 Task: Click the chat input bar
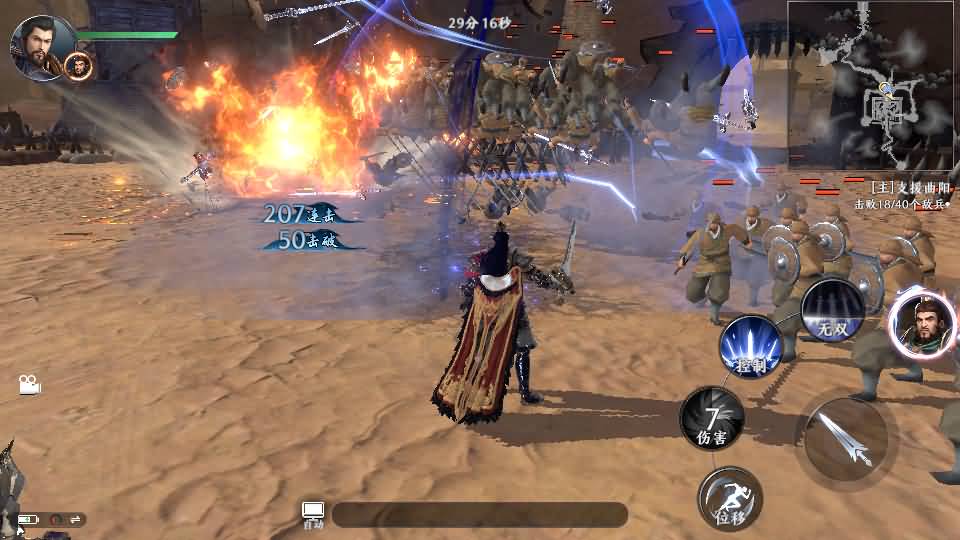tap(480, 515)
